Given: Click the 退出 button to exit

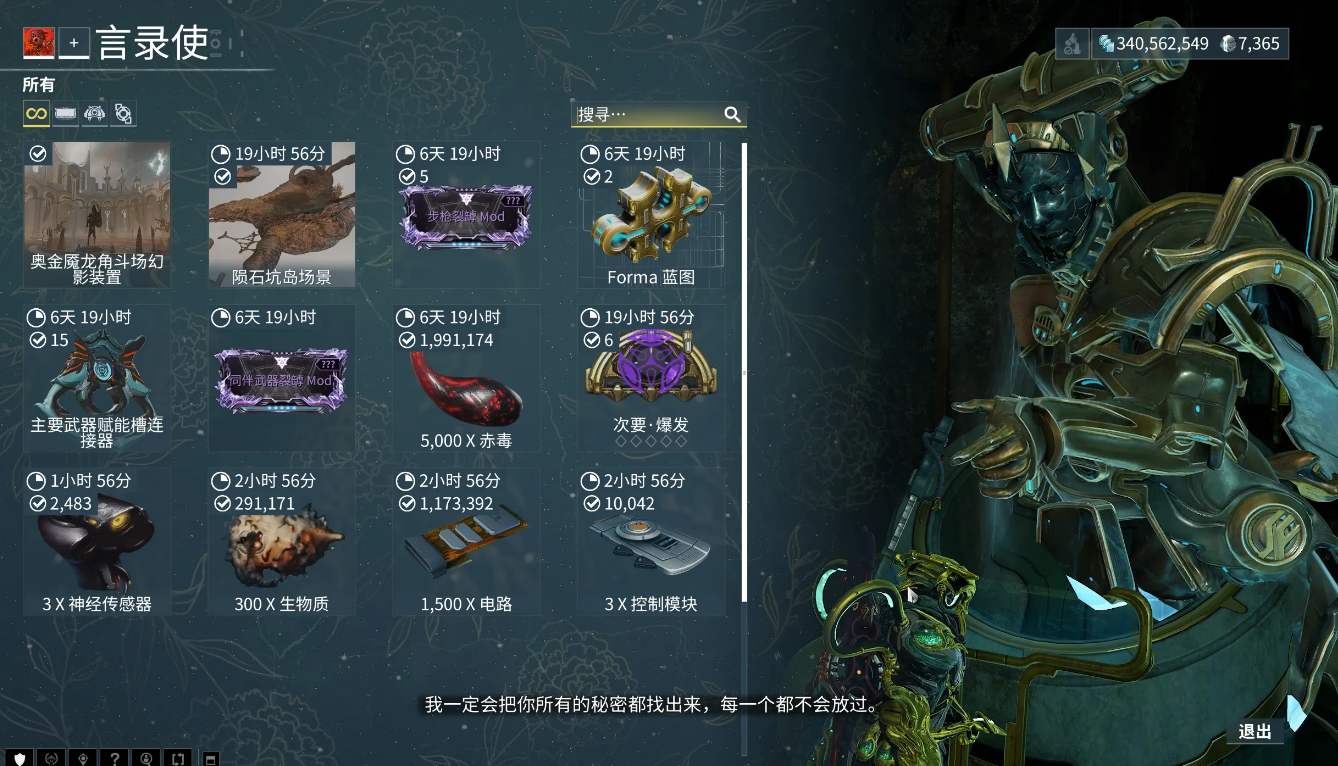Looking at the screenshot, I should click(x=1255, y=732).
